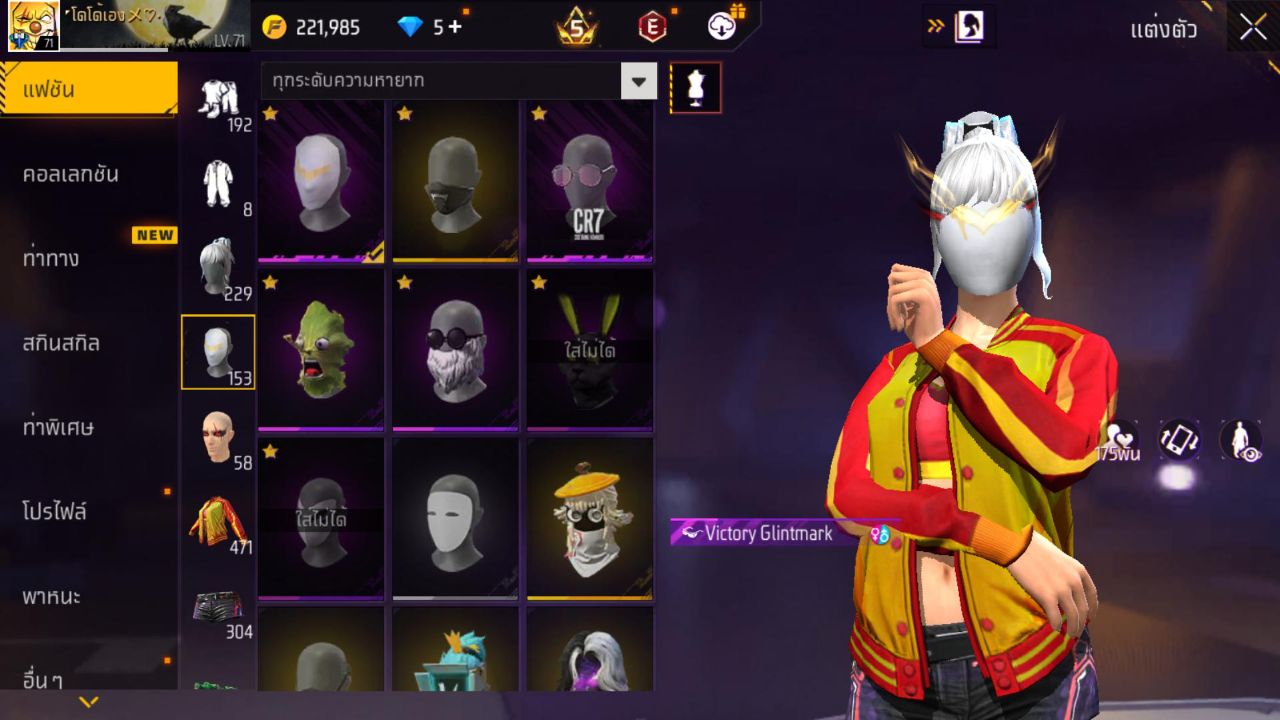Open the แฟชั่น fashion tab
The height and width of the screenshot is (720, 1280).
88,90
